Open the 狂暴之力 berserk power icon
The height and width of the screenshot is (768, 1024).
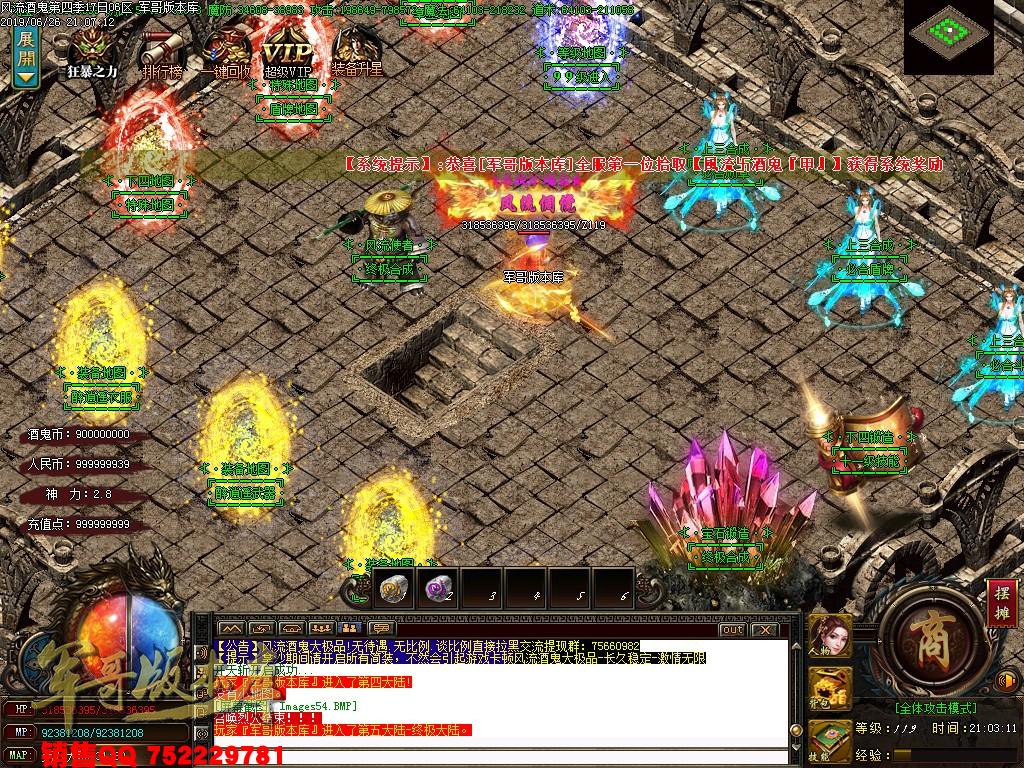94,52
